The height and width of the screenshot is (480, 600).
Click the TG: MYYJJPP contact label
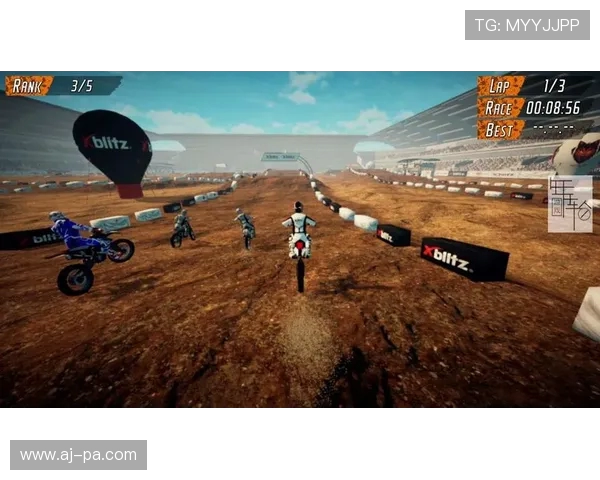coord(527,25)
